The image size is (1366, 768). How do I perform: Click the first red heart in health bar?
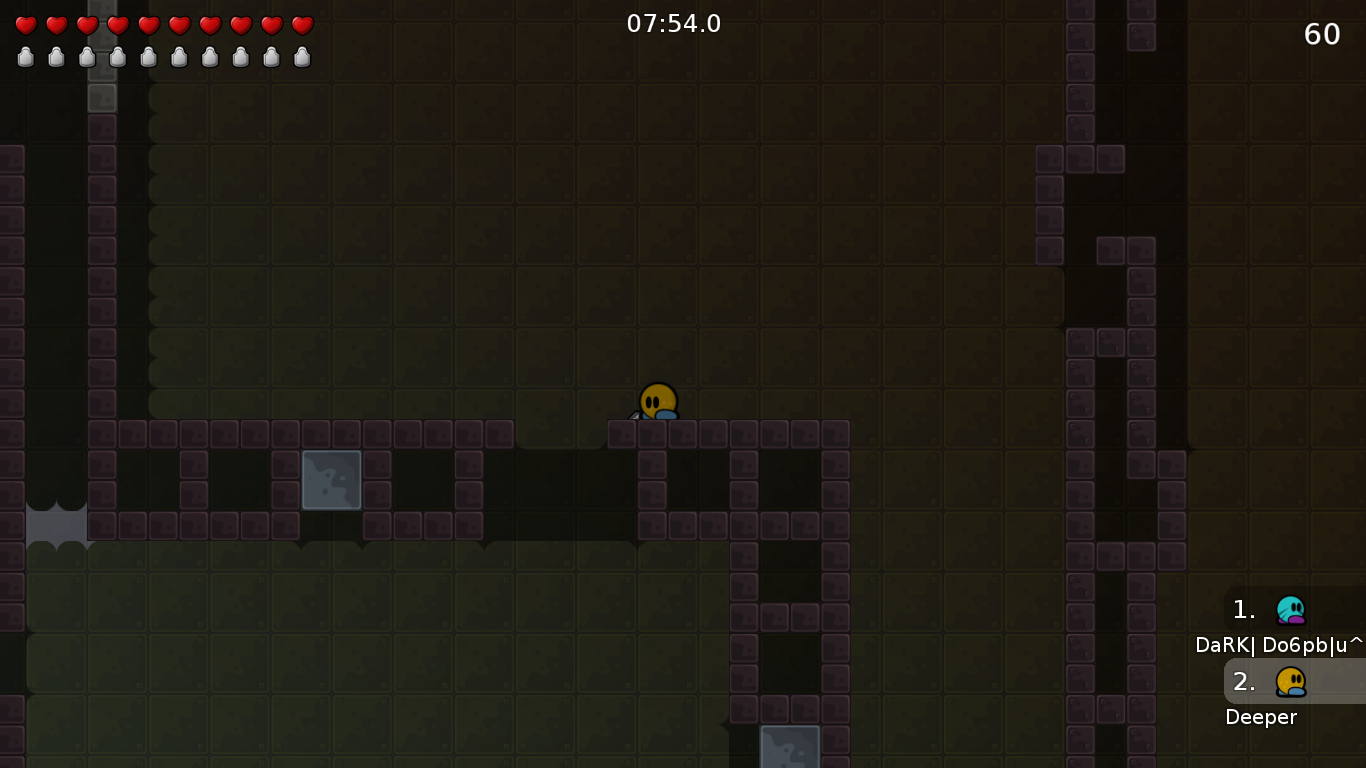[x=26, y=24]
